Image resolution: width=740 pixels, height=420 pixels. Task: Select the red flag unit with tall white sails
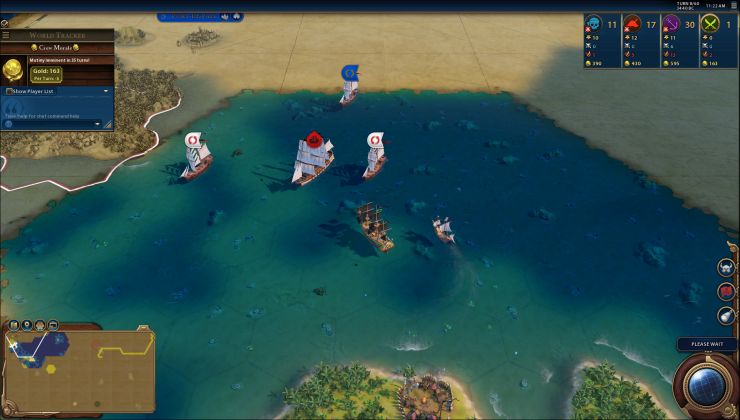click(x=313, y=157)
